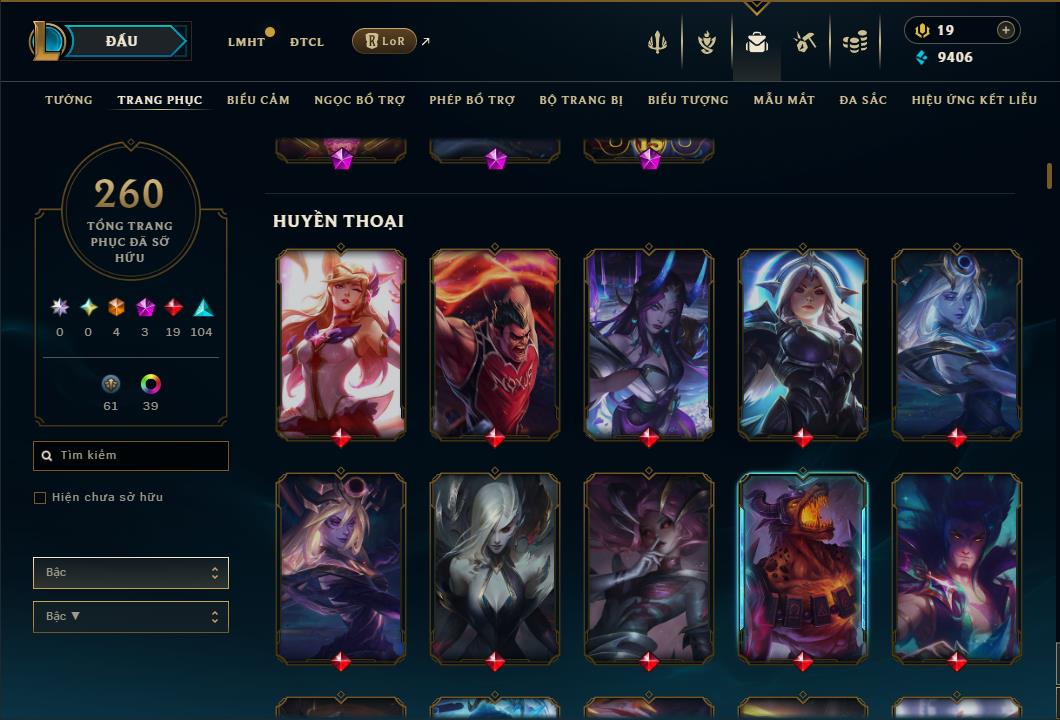Open the LoR launcher link
The image size is (1060, 720).
coord(385,41)
